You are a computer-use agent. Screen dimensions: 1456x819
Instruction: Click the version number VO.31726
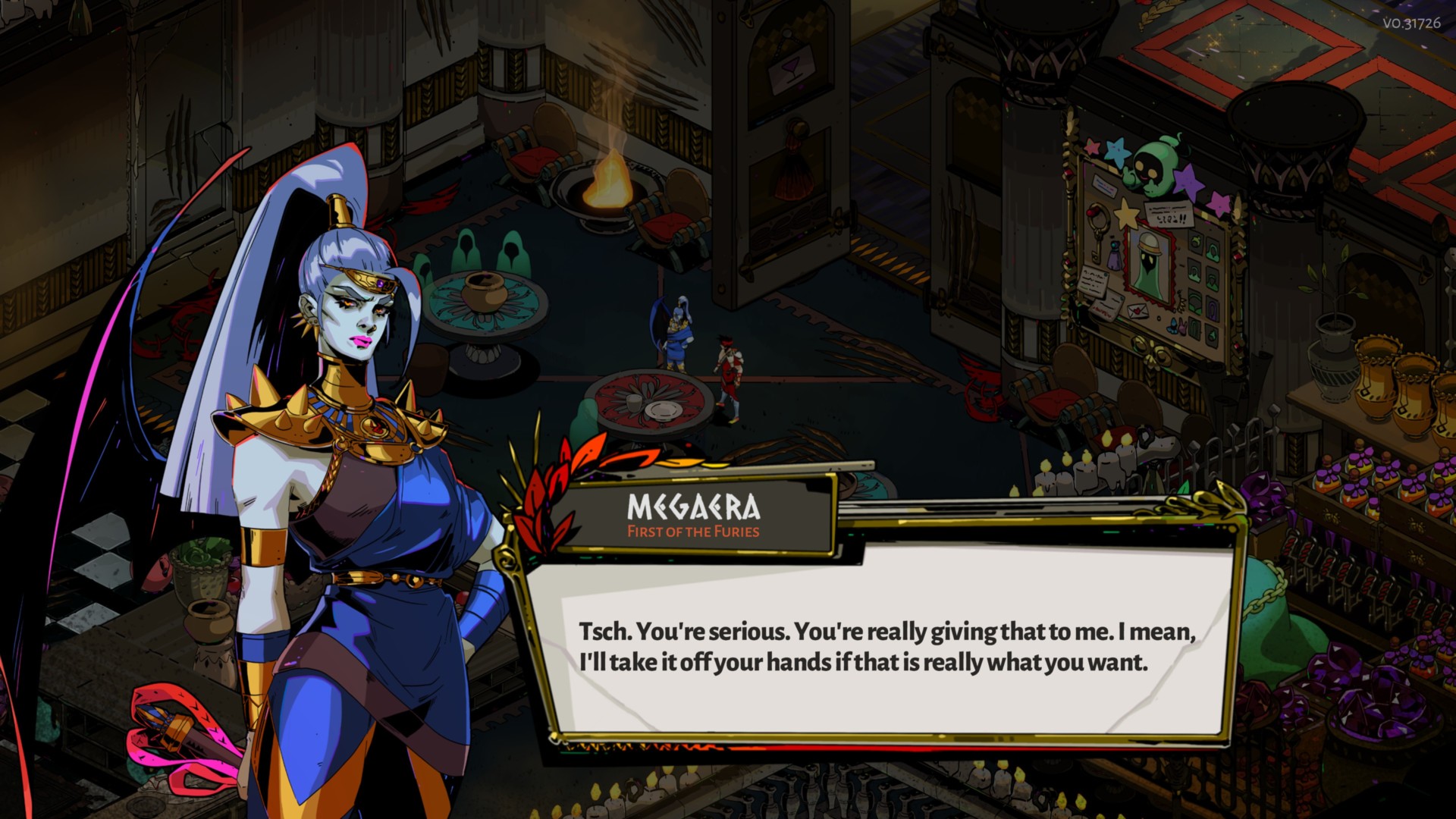(x=1411, y=23)
